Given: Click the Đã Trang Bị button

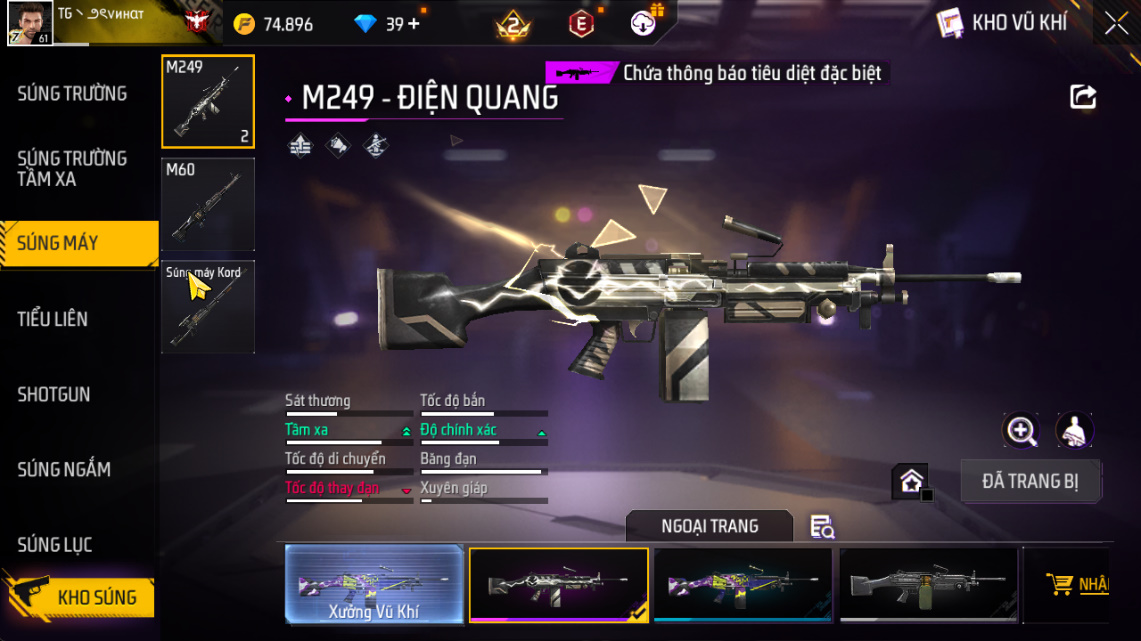Looking at the screenshot, I should click(x=1030, y=481).
